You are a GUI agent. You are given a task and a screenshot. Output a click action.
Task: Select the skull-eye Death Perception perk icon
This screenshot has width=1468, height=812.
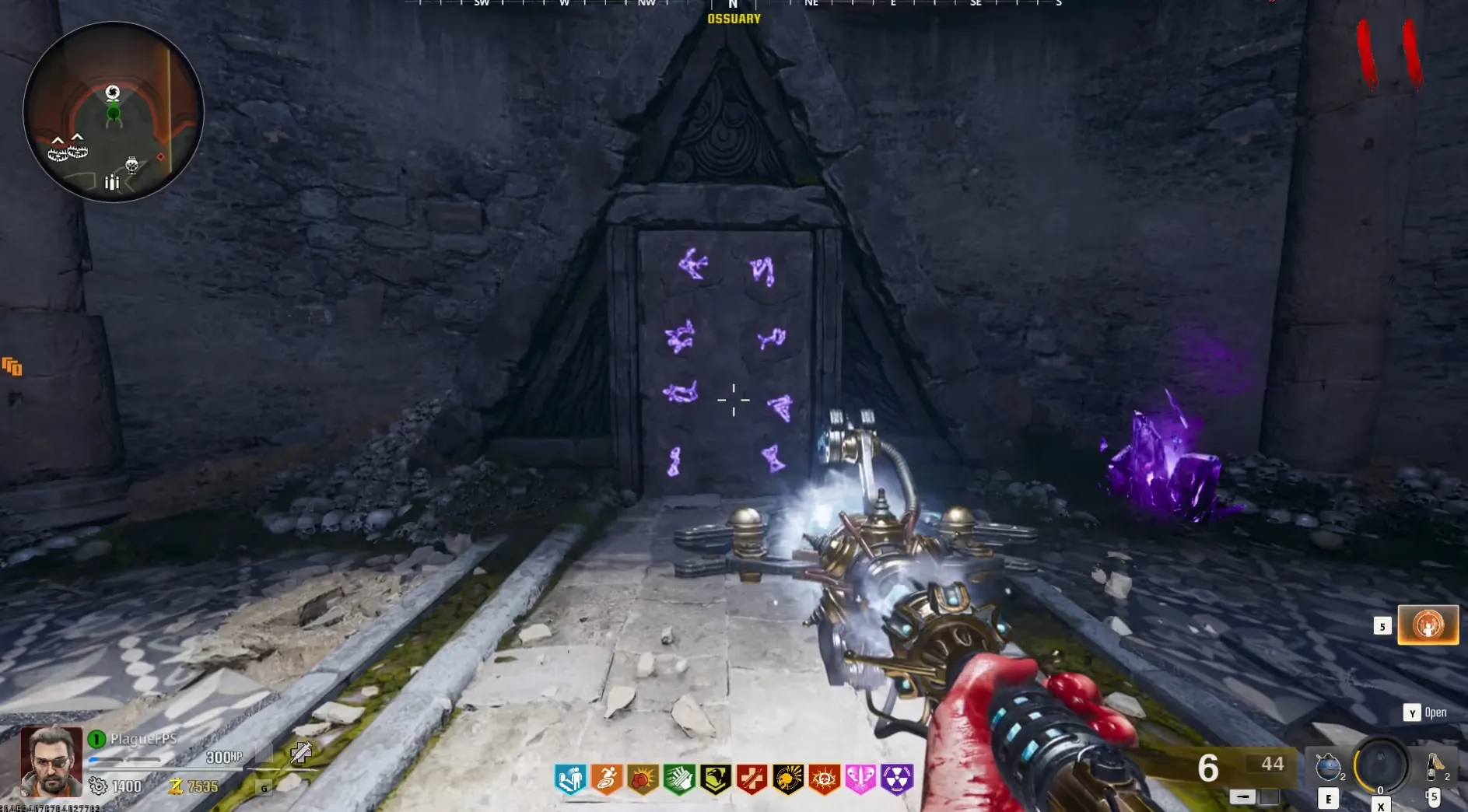tap(824, 779)
